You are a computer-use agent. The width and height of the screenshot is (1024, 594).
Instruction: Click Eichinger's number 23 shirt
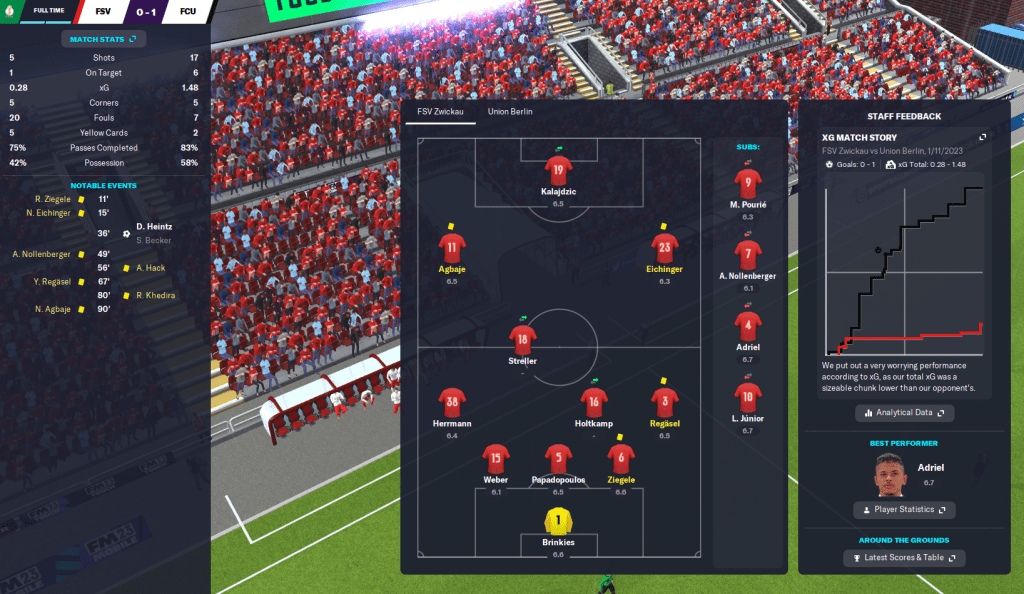(665, 247)
